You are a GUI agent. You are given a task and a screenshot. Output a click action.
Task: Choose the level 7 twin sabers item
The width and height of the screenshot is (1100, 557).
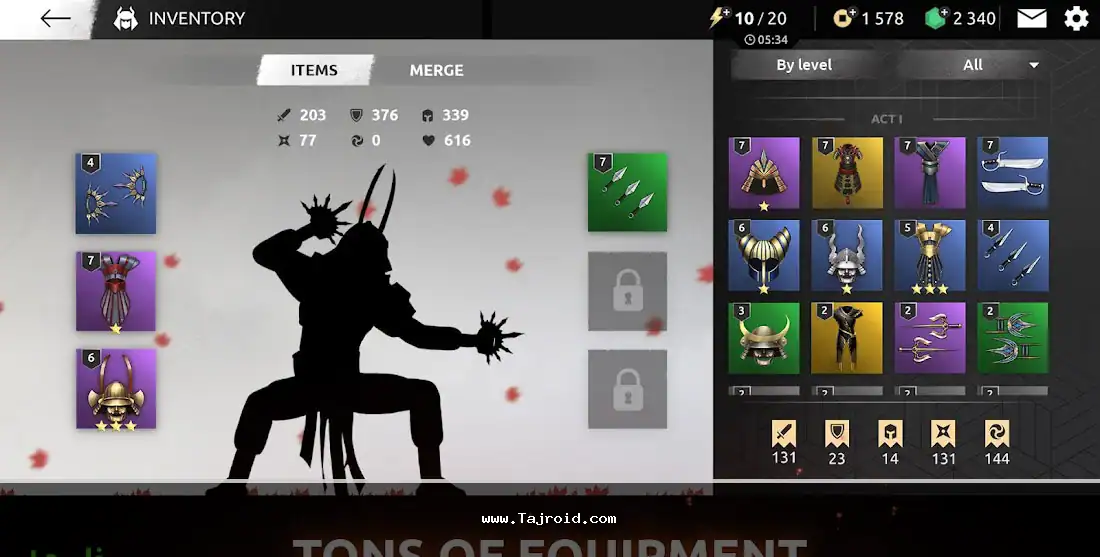(1013, 172)
